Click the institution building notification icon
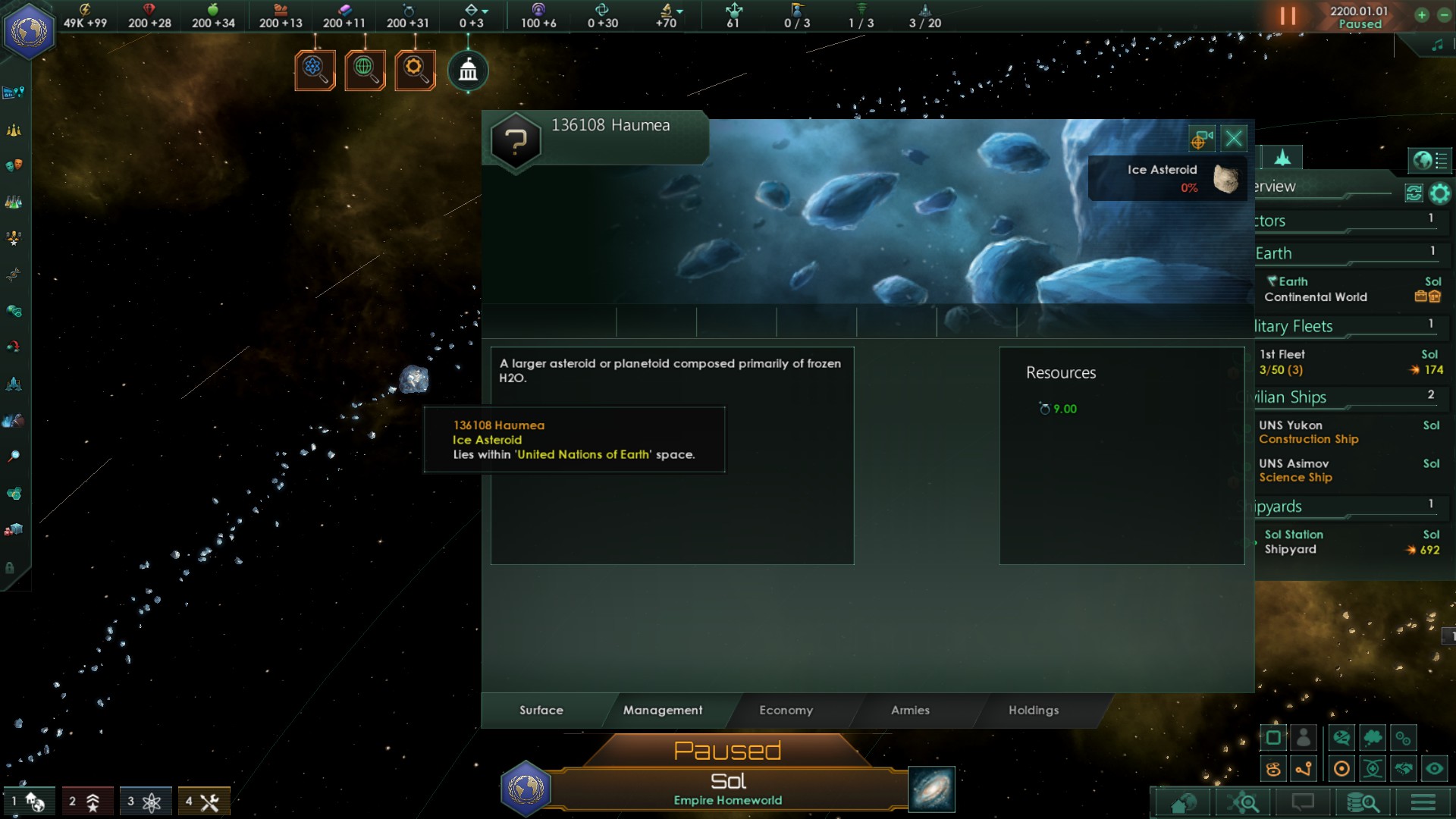This screenshot has width=1456, height=819. click(468, 71)
